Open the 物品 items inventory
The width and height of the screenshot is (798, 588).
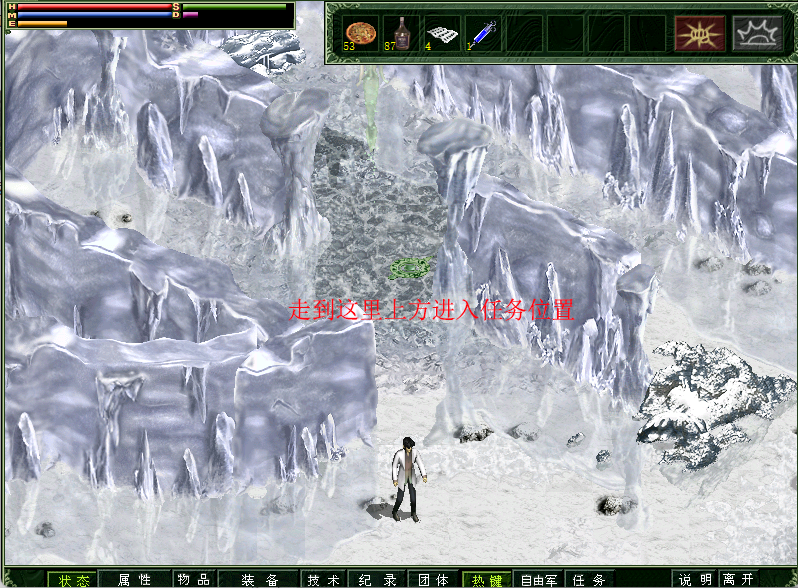click(192, 579)
